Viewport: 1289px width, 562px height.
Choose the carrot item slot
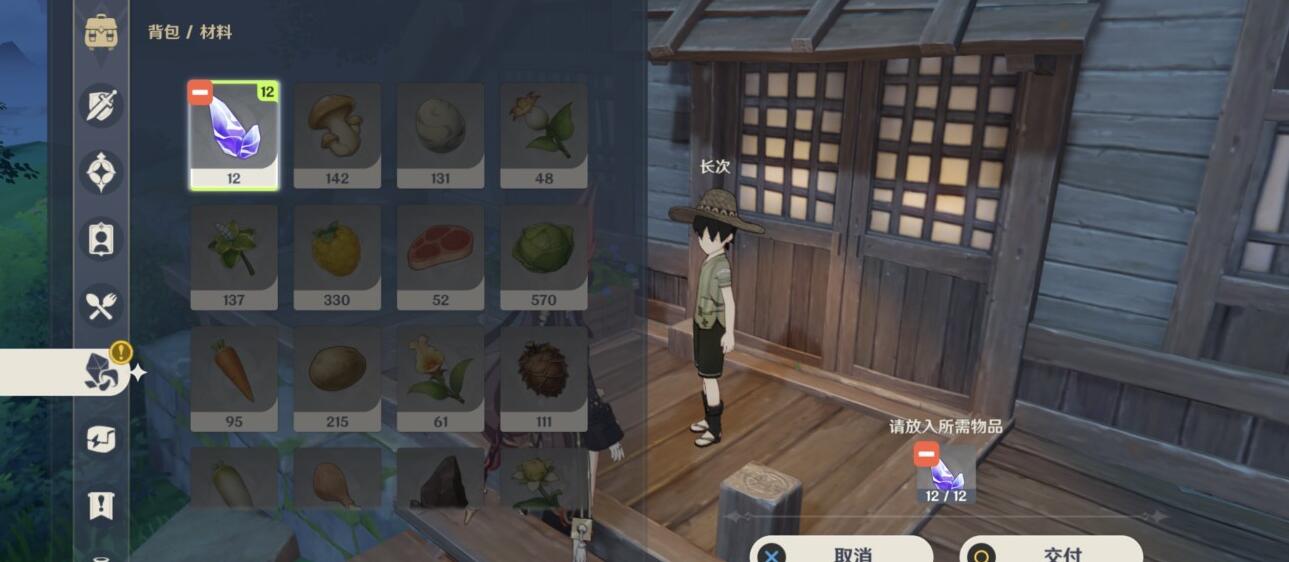point(234,378)
